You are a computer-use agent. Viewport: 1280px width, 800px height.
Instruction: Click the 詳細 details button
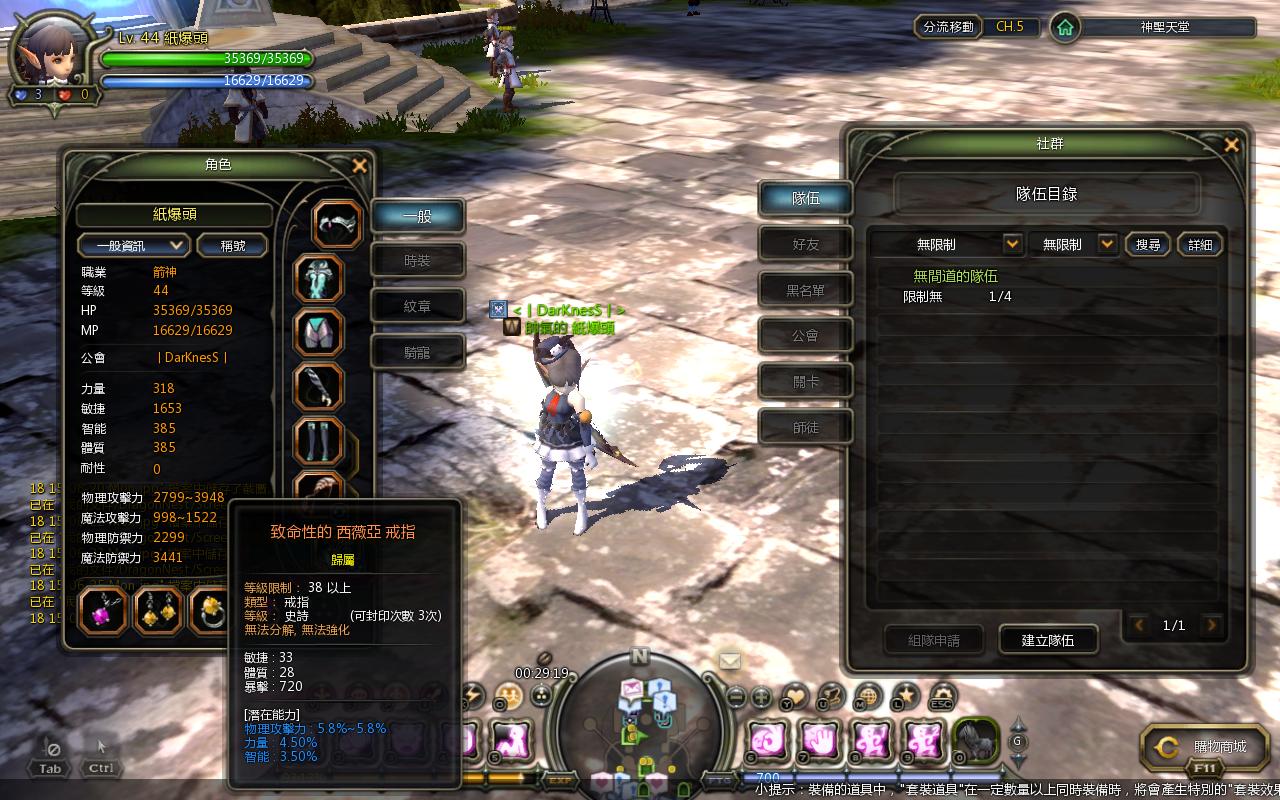[x=1200, y=245]
